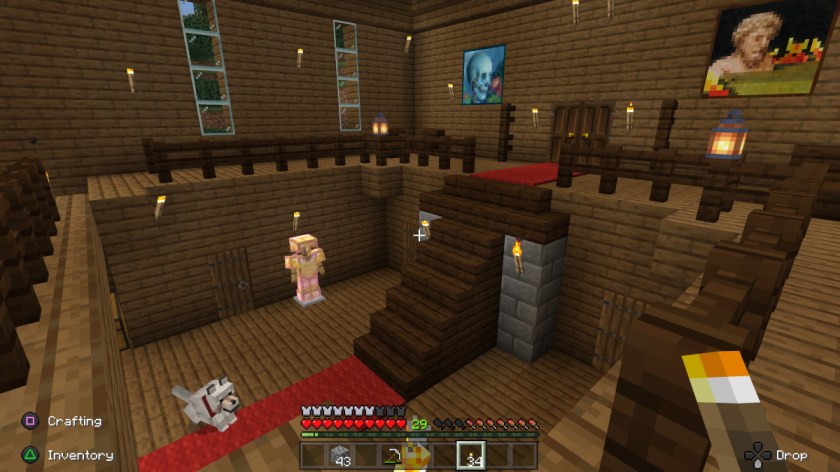
Task: Select the cobblestone stack of 43 slot
Action: [340, 456]
